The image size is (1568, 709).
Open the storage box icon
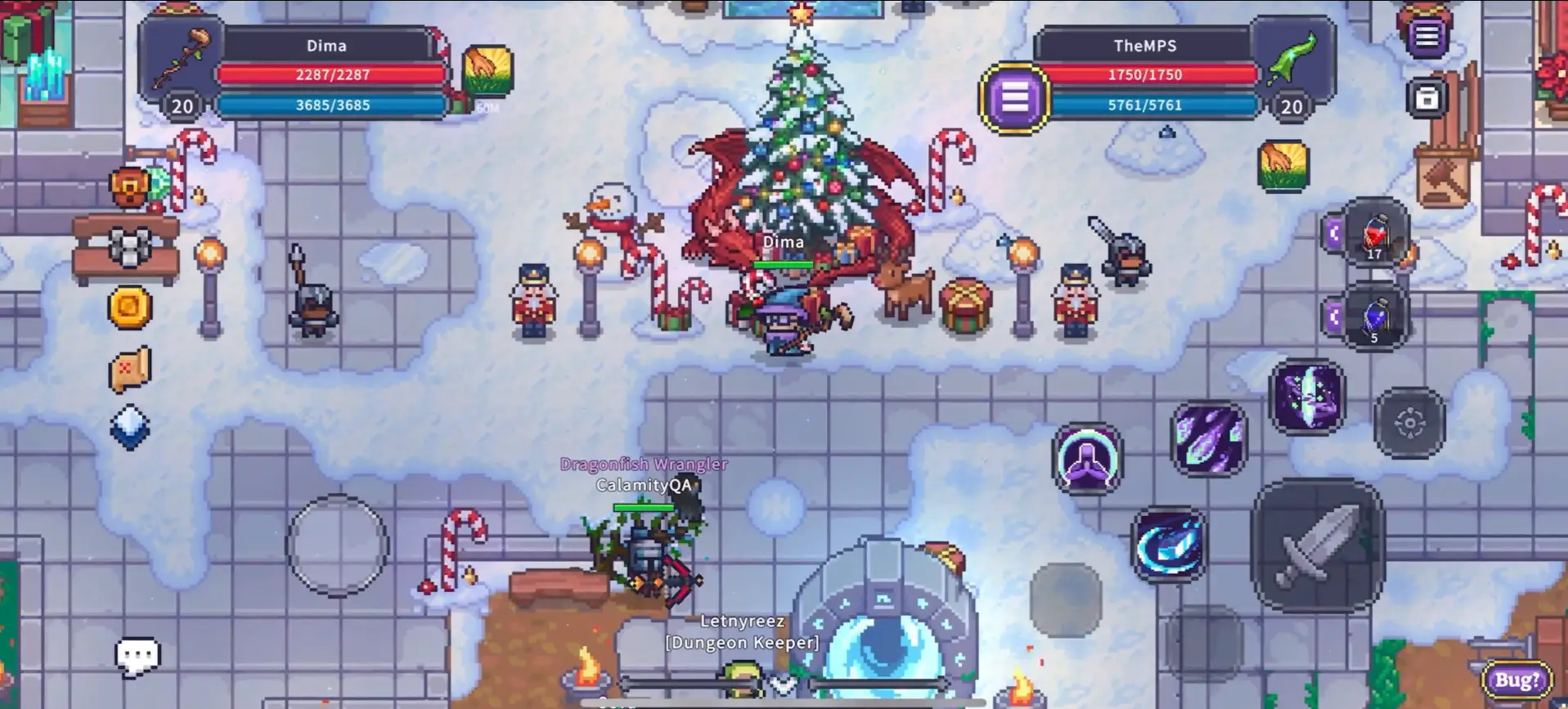point(1426,99)
